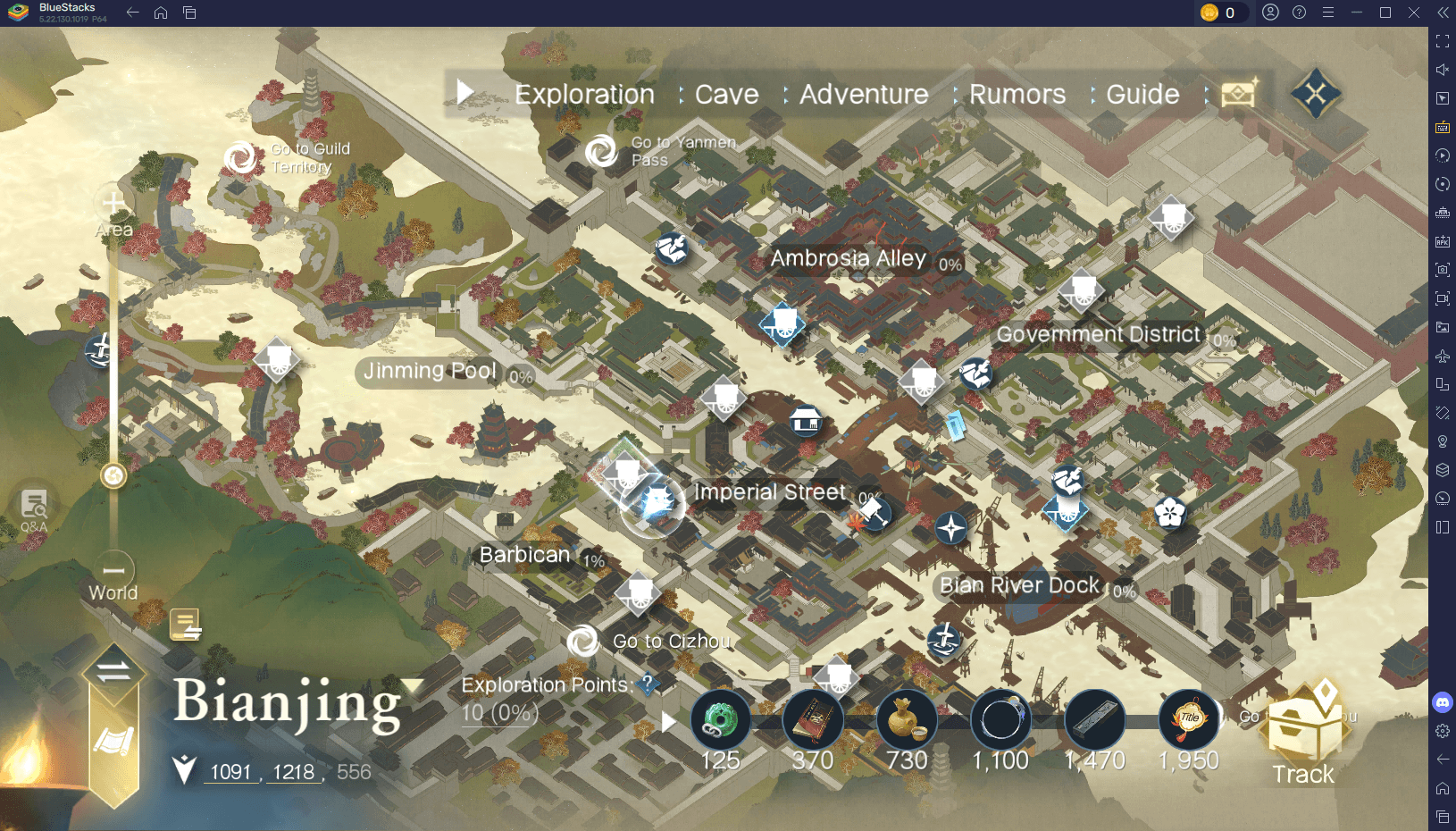View the 1,950-point Title reward
The height and width of the screenshot is (831, 1456).
coord(1188,720)
